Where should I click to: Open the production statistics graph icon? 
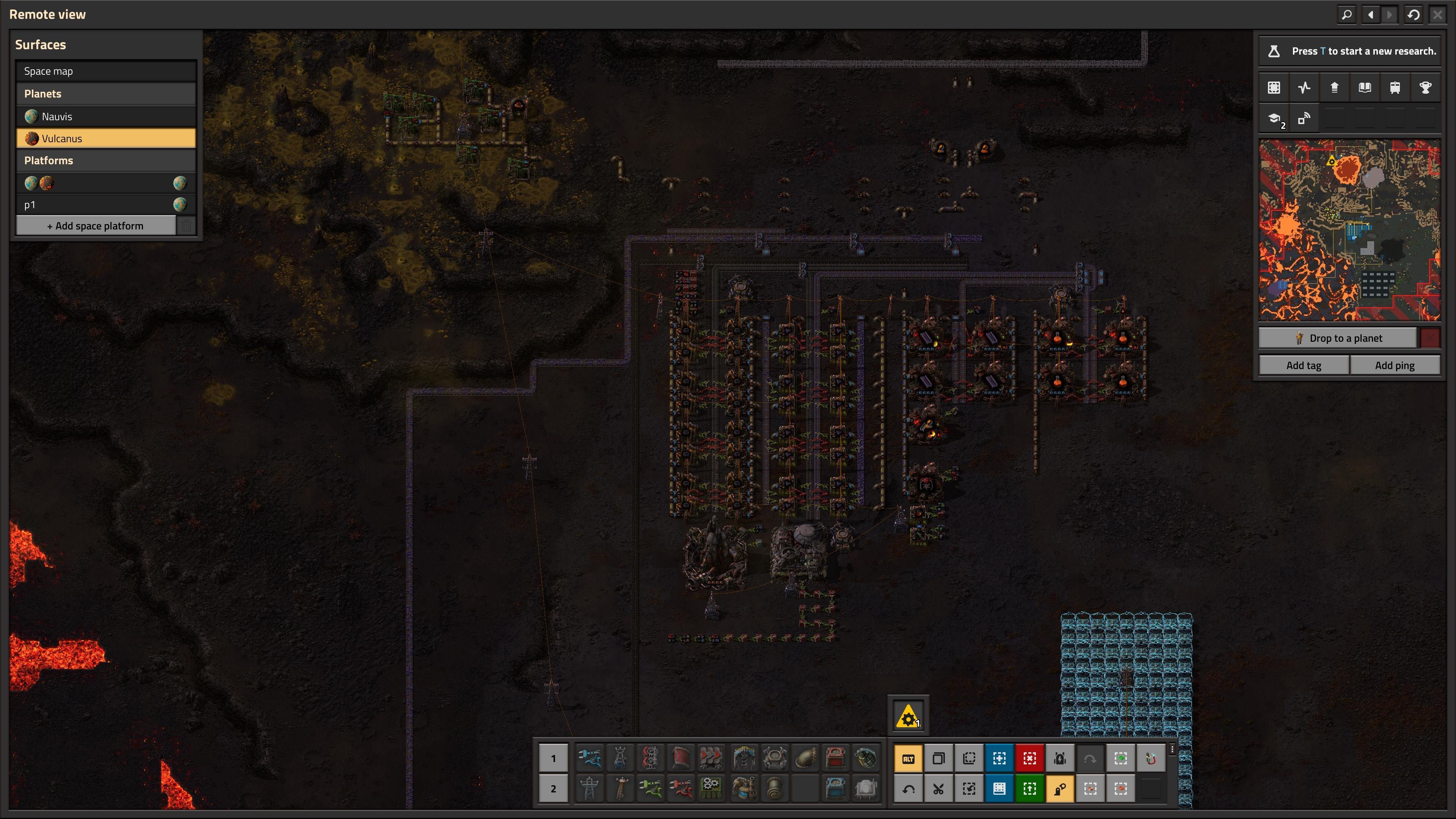1304,88
